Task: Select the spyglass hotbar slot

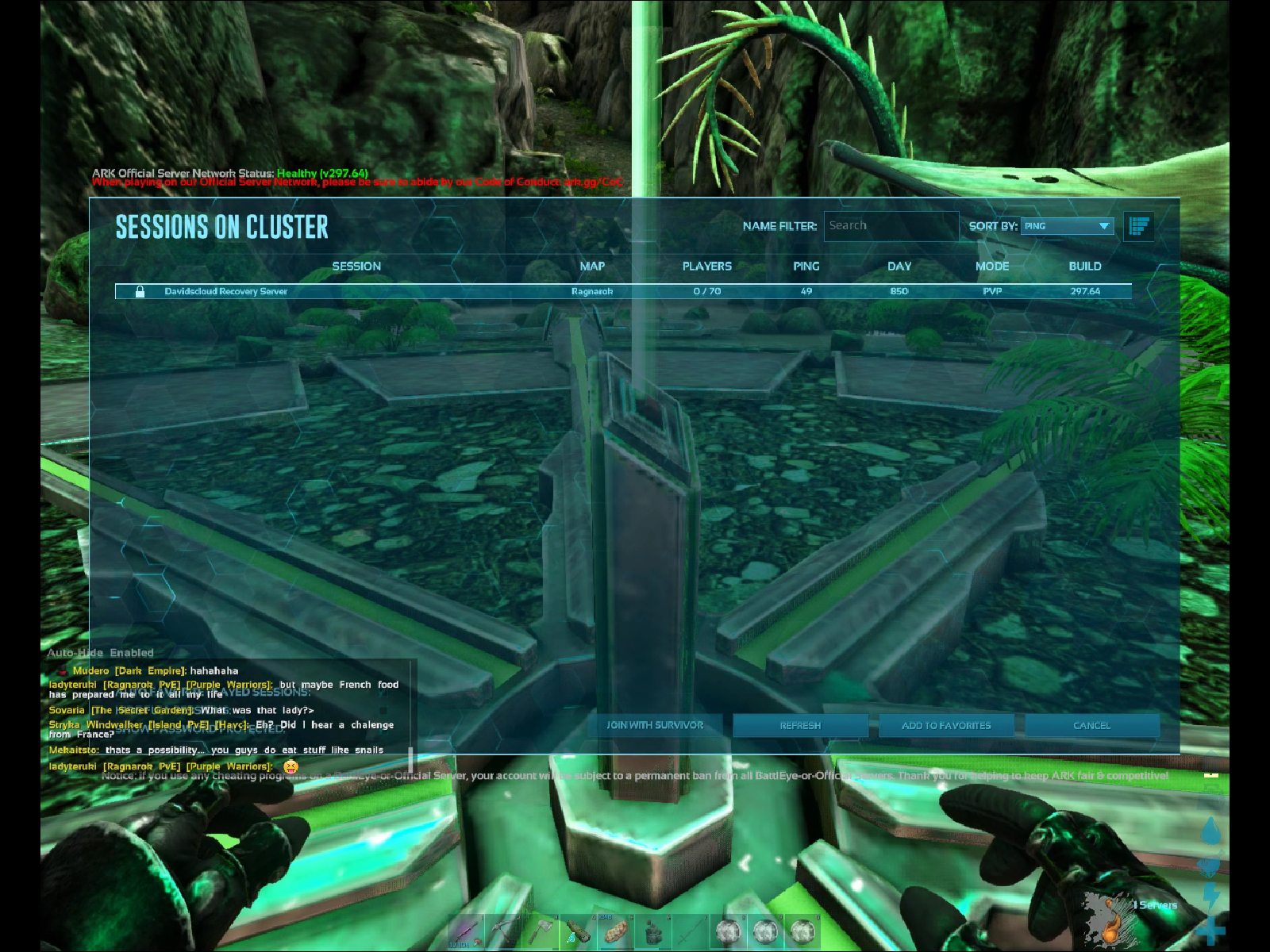Action: [x=579, y=931]
